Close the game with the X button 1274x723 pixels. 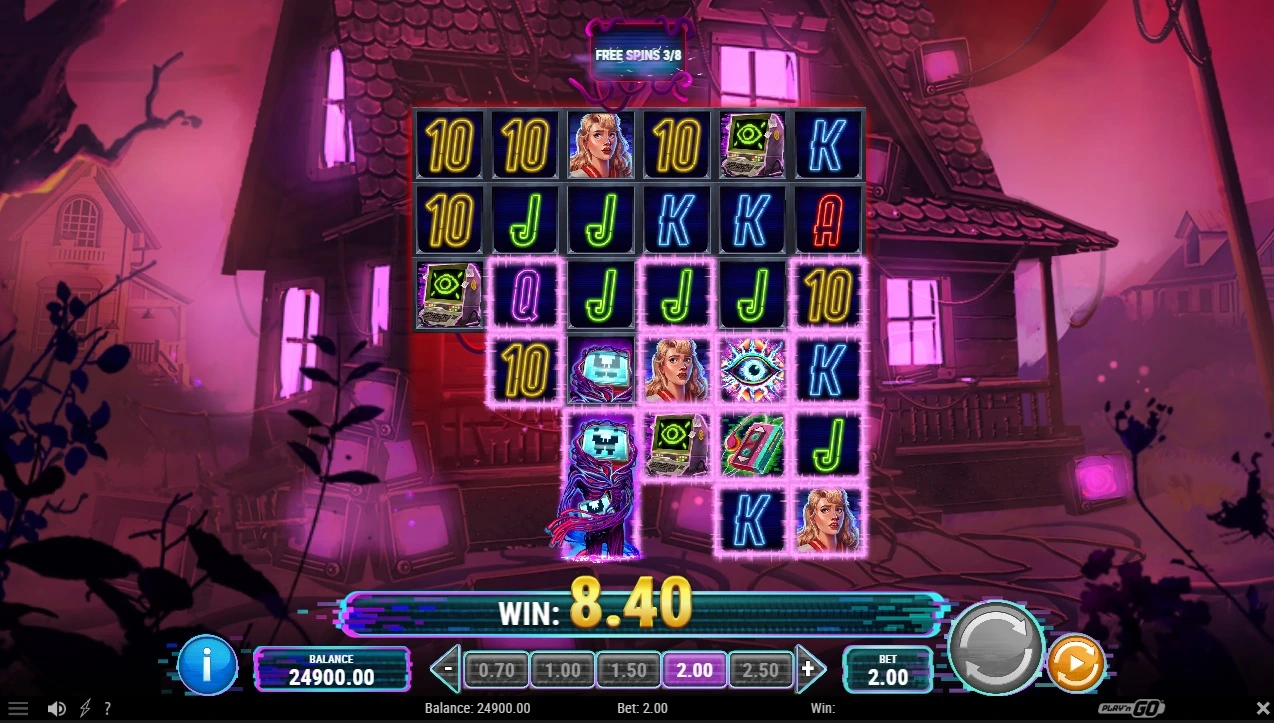point(1261,709)
